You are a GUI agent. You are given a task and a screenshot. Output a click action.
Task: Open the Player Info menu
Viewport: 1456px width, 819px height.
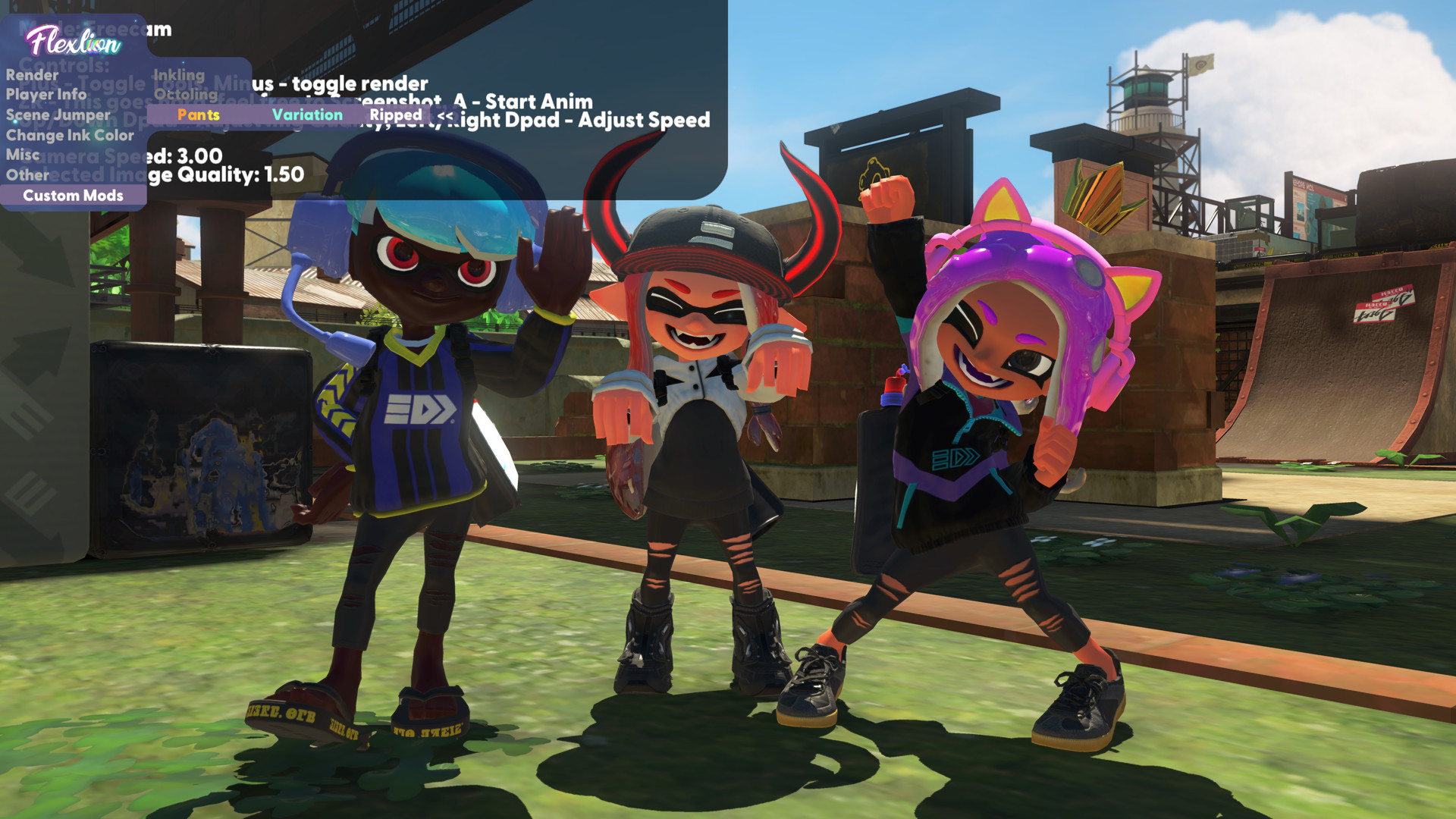[x=47, y=95]
